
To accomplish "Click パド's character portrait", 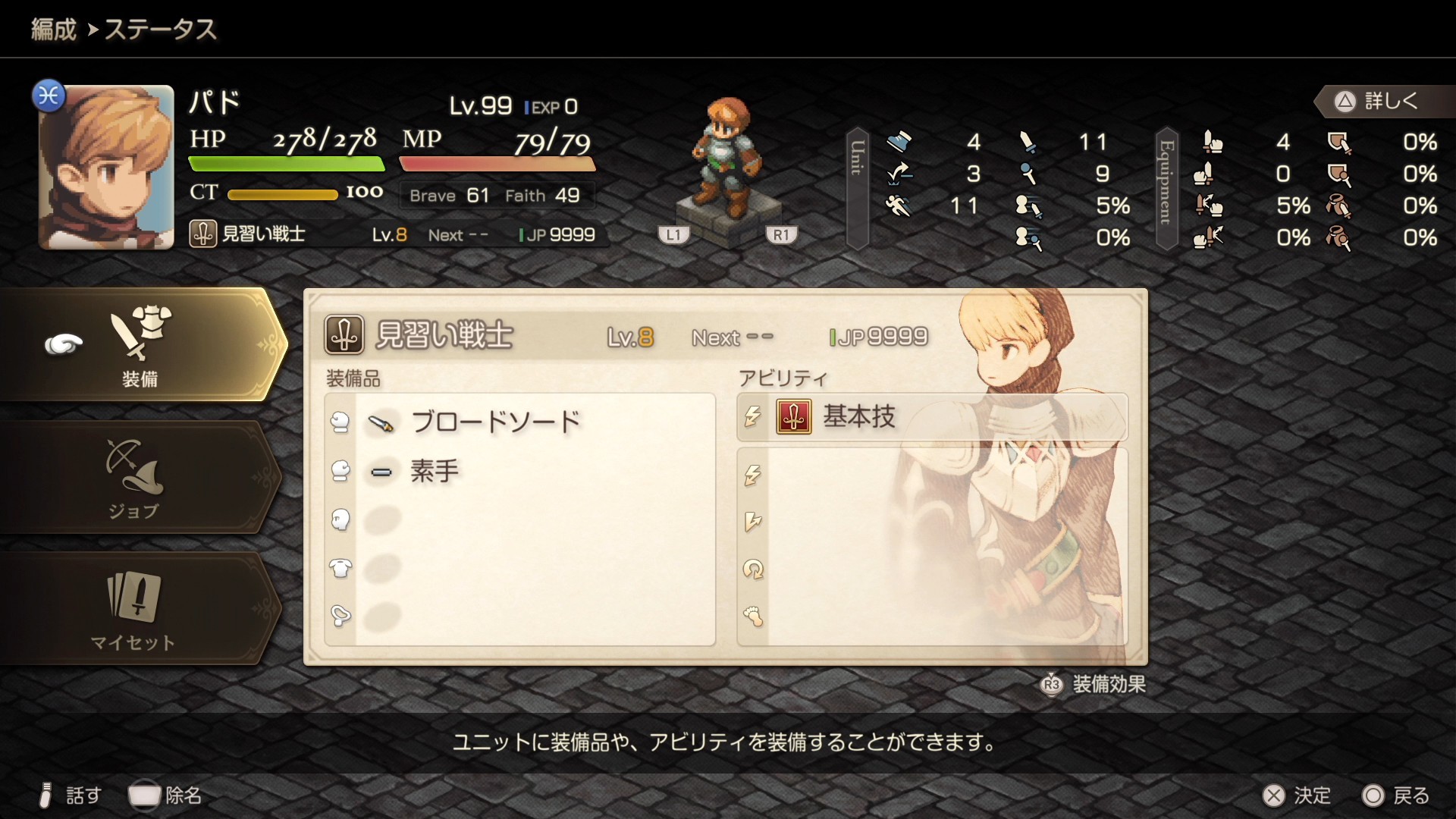I will coord(106,168).
